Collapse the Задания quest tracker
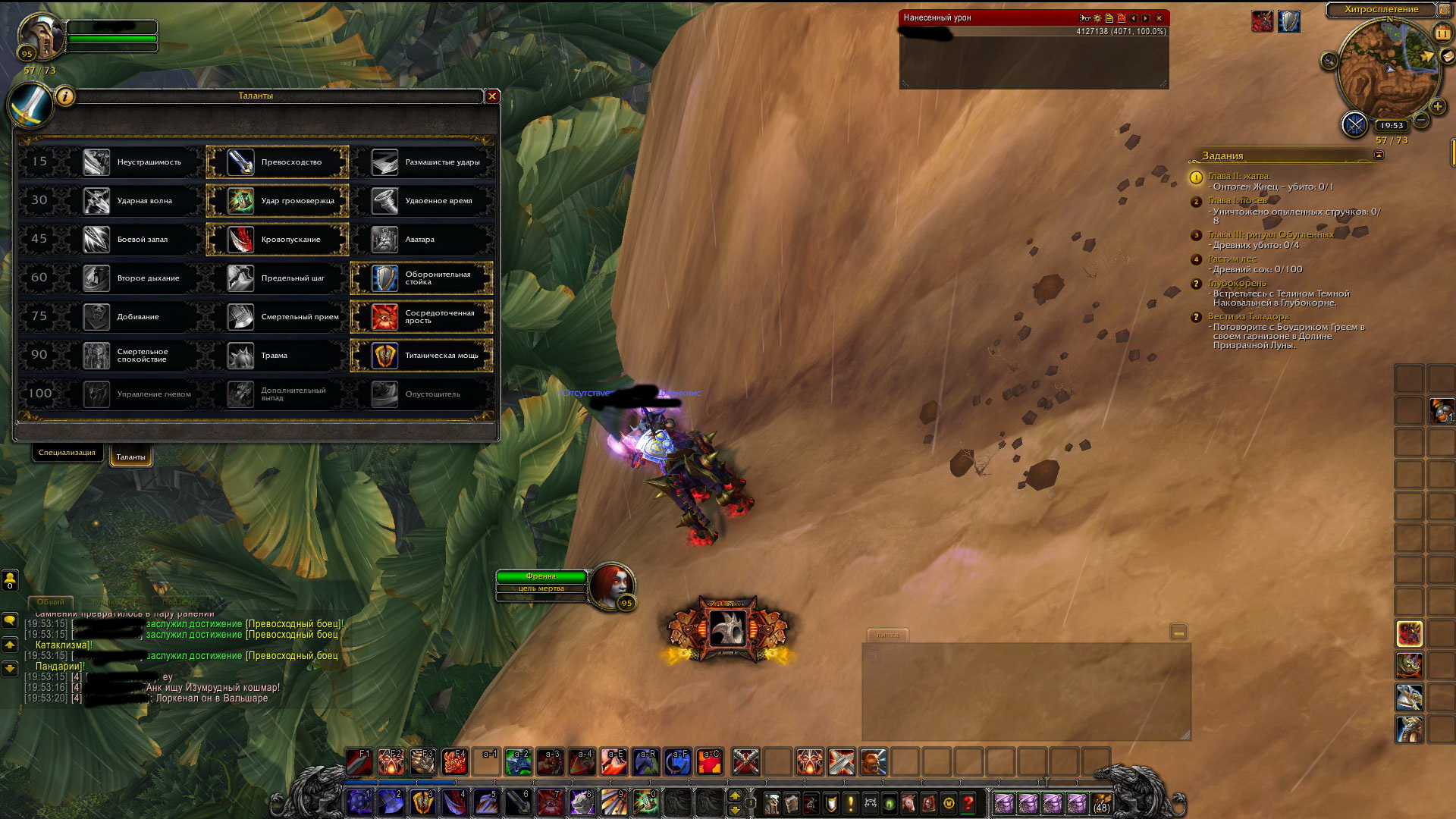 (1379, 155)
